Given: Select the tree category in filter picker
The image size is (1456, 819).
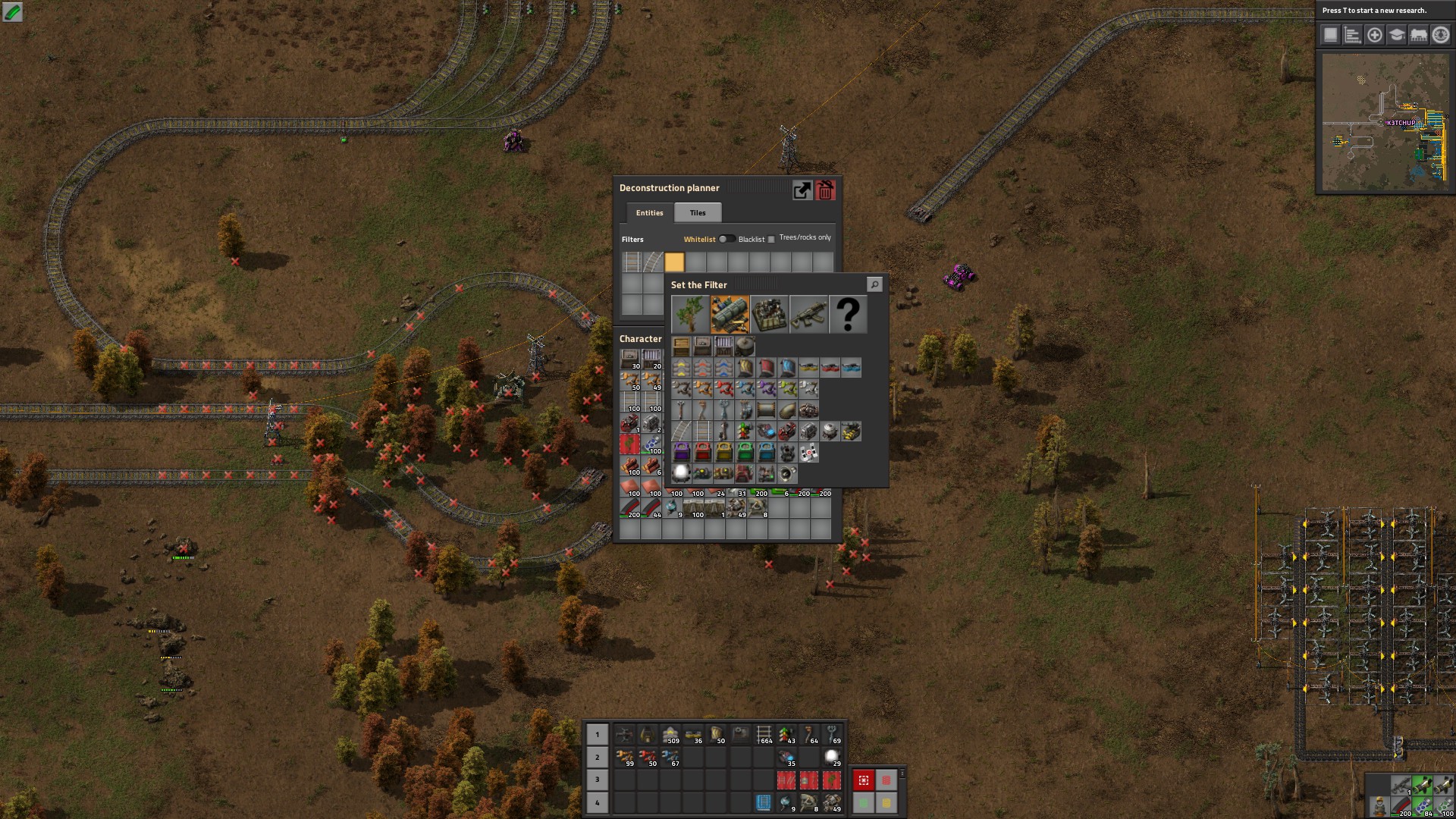Looking at the screenshot, I should tap(690, 314).
